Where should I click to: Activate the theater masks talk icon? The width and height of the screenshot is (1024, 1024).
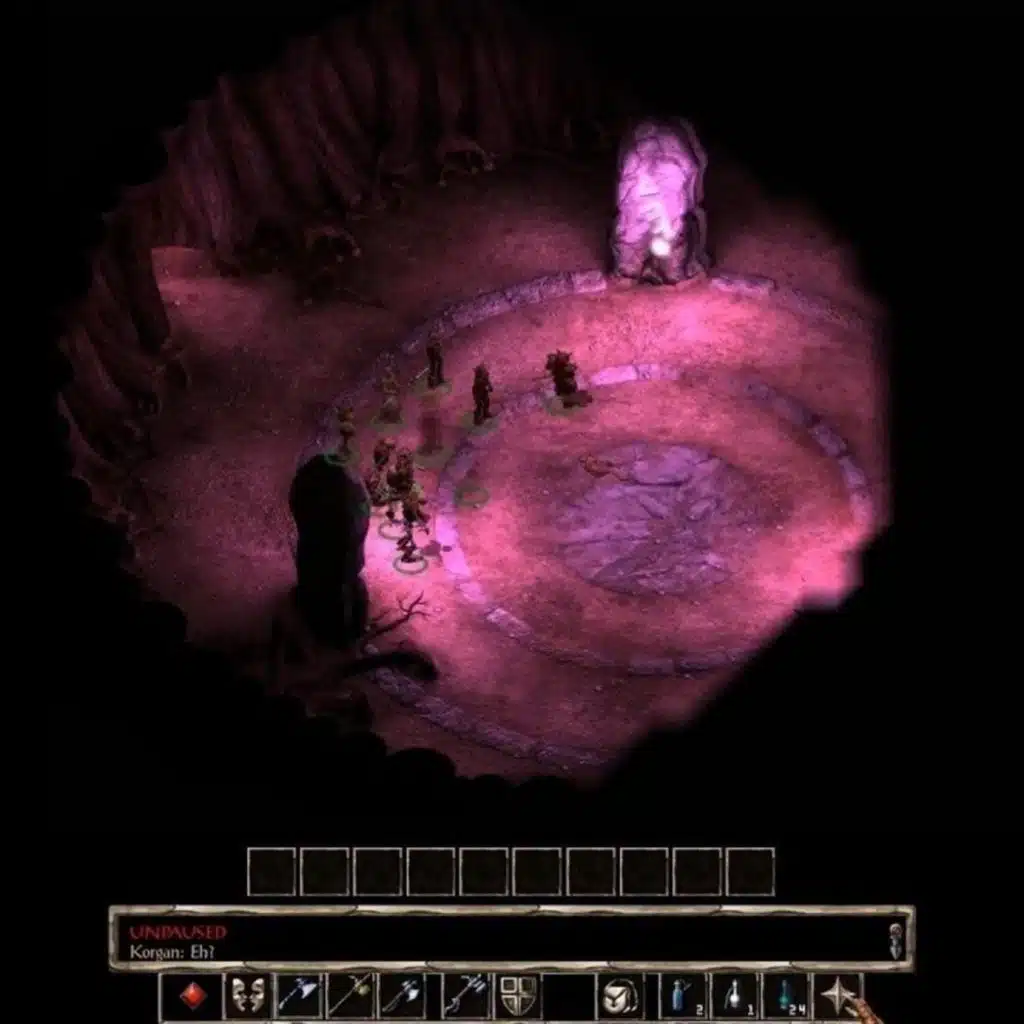(247, 996)
